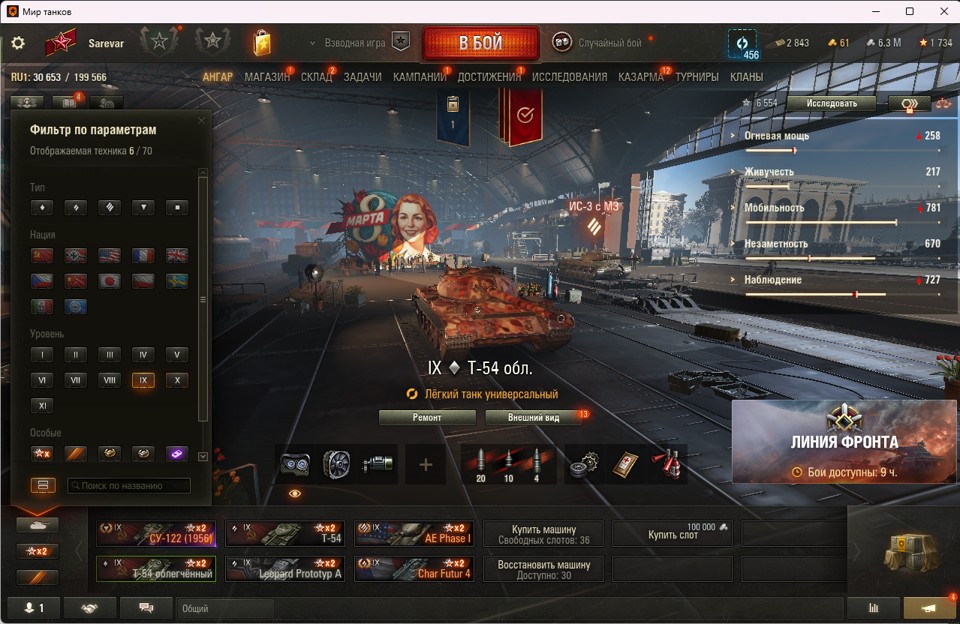The width and height of the screenshot is (960, 624).
Task: Open Внешний вид customization
Action: point(534,417)
